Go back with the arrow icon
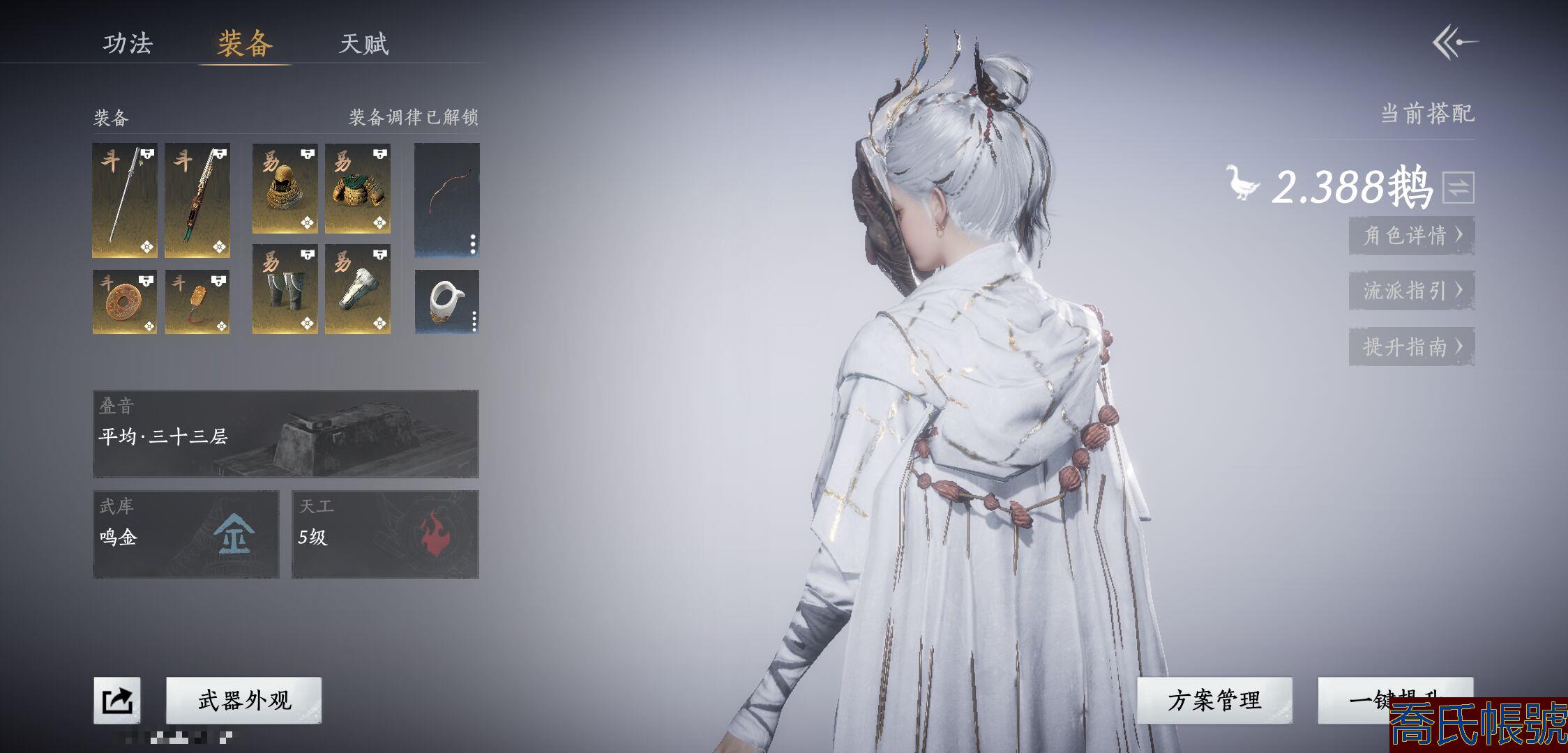1568x753 pixels. [x=1455, y=43]
